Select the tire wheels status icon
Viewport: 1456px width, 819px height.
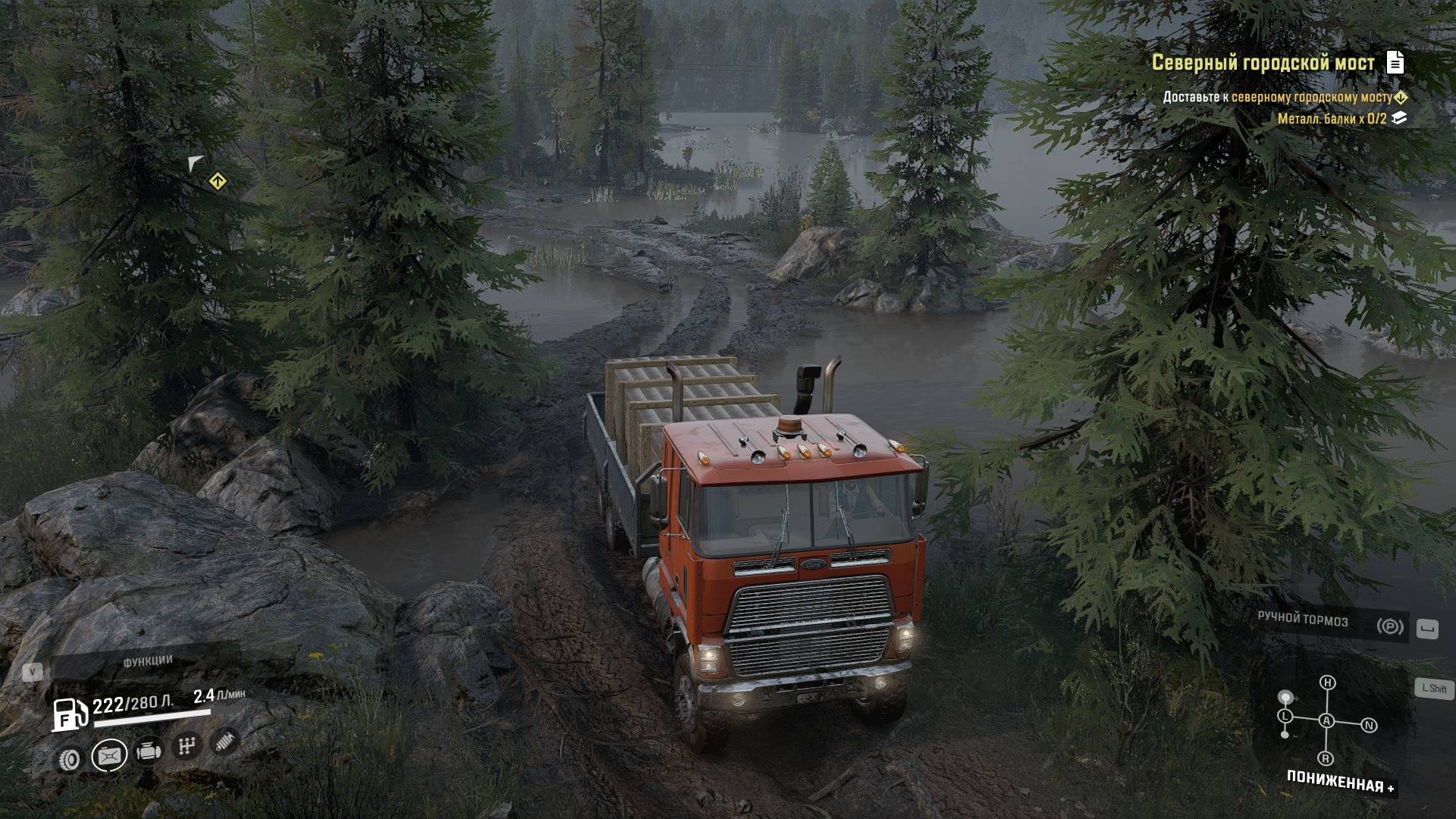point(71,759)
